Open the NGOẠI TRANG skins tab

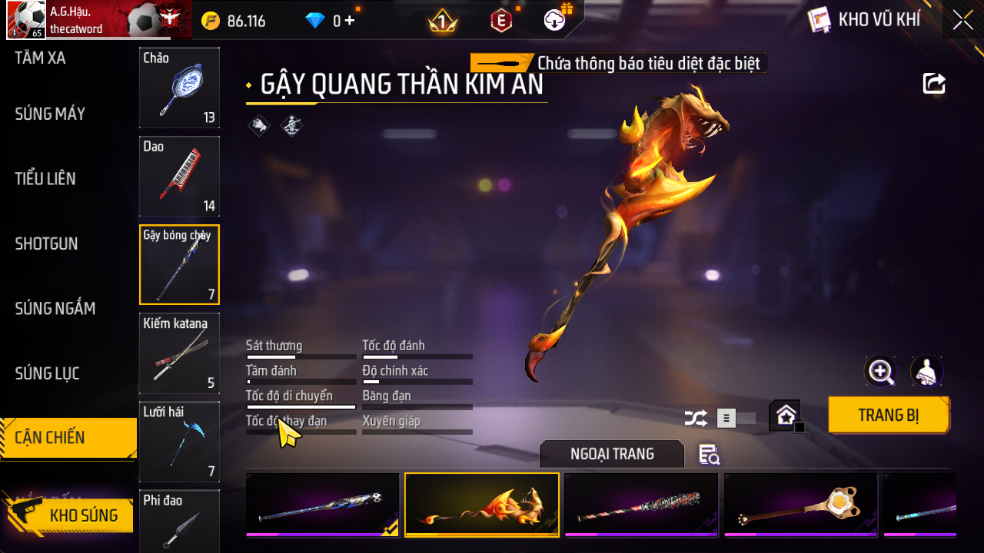(612, 454)
